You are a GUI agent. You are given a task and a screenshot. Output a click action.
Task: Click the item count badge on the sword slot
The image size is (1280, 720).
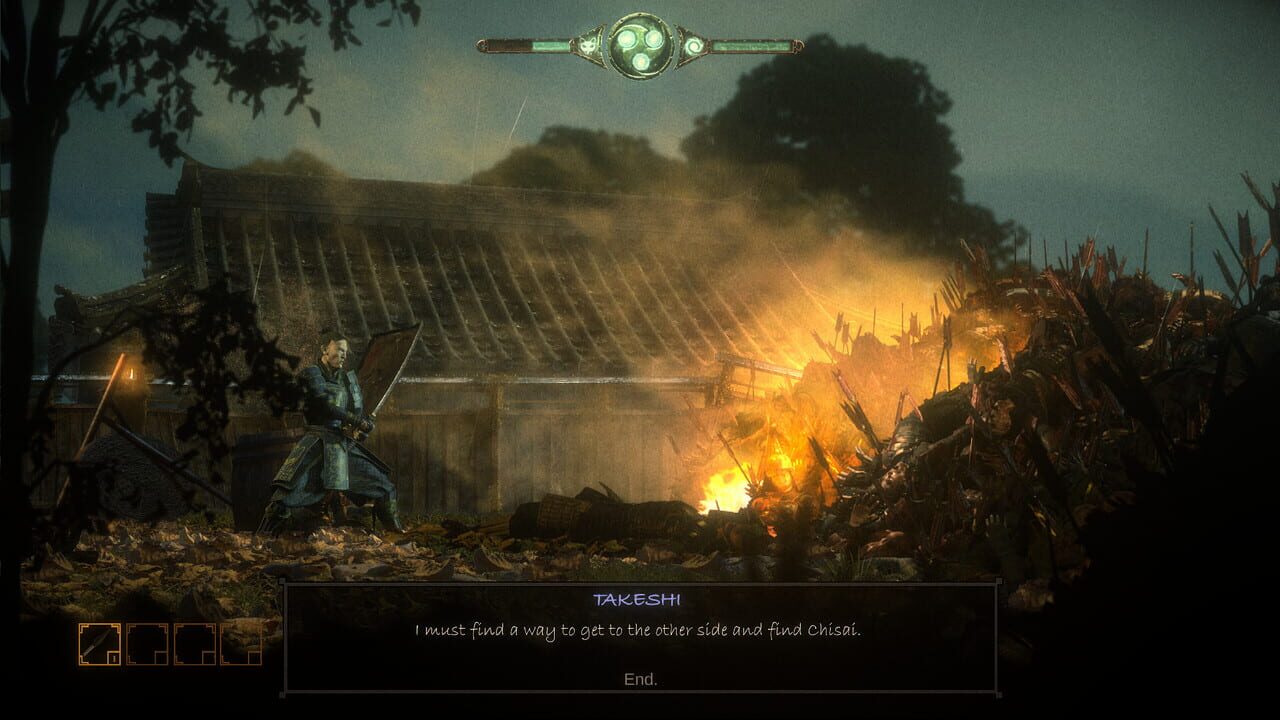114,658
